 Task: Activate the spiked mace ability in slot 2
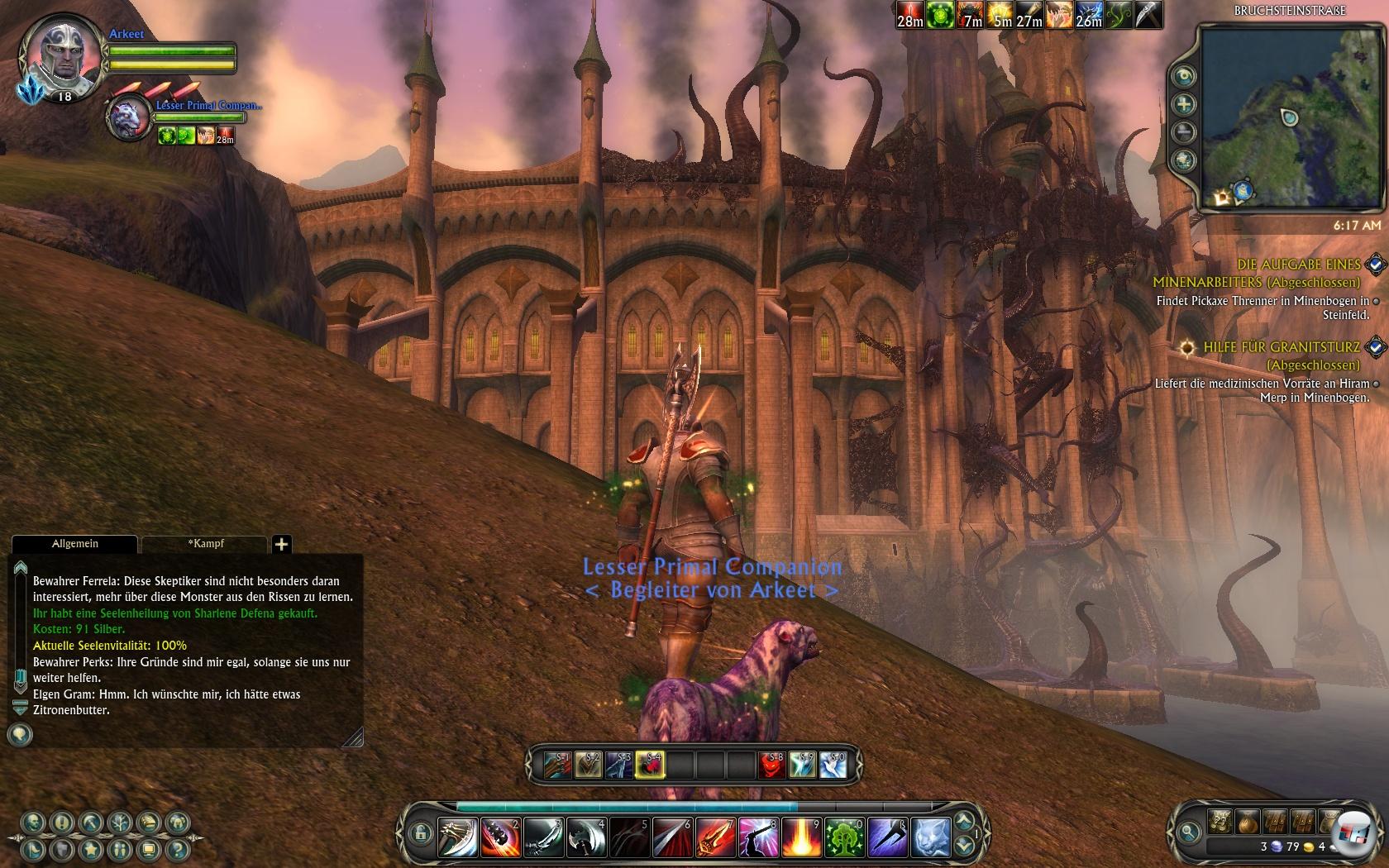tap(501, 837)
